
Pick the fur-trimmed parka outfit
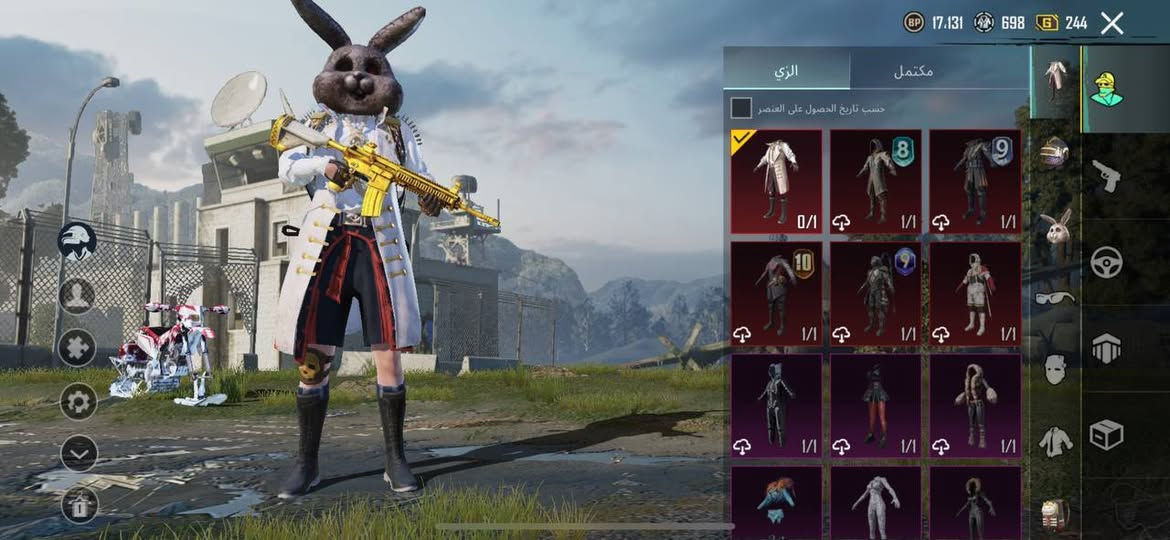tap(975, 405)
